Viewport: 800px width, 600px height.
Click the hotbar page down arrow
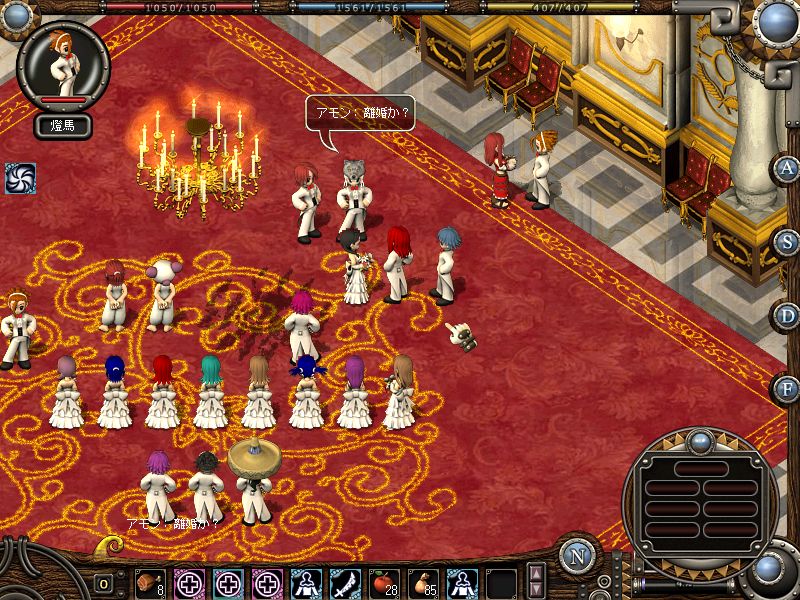coord(536,590)
